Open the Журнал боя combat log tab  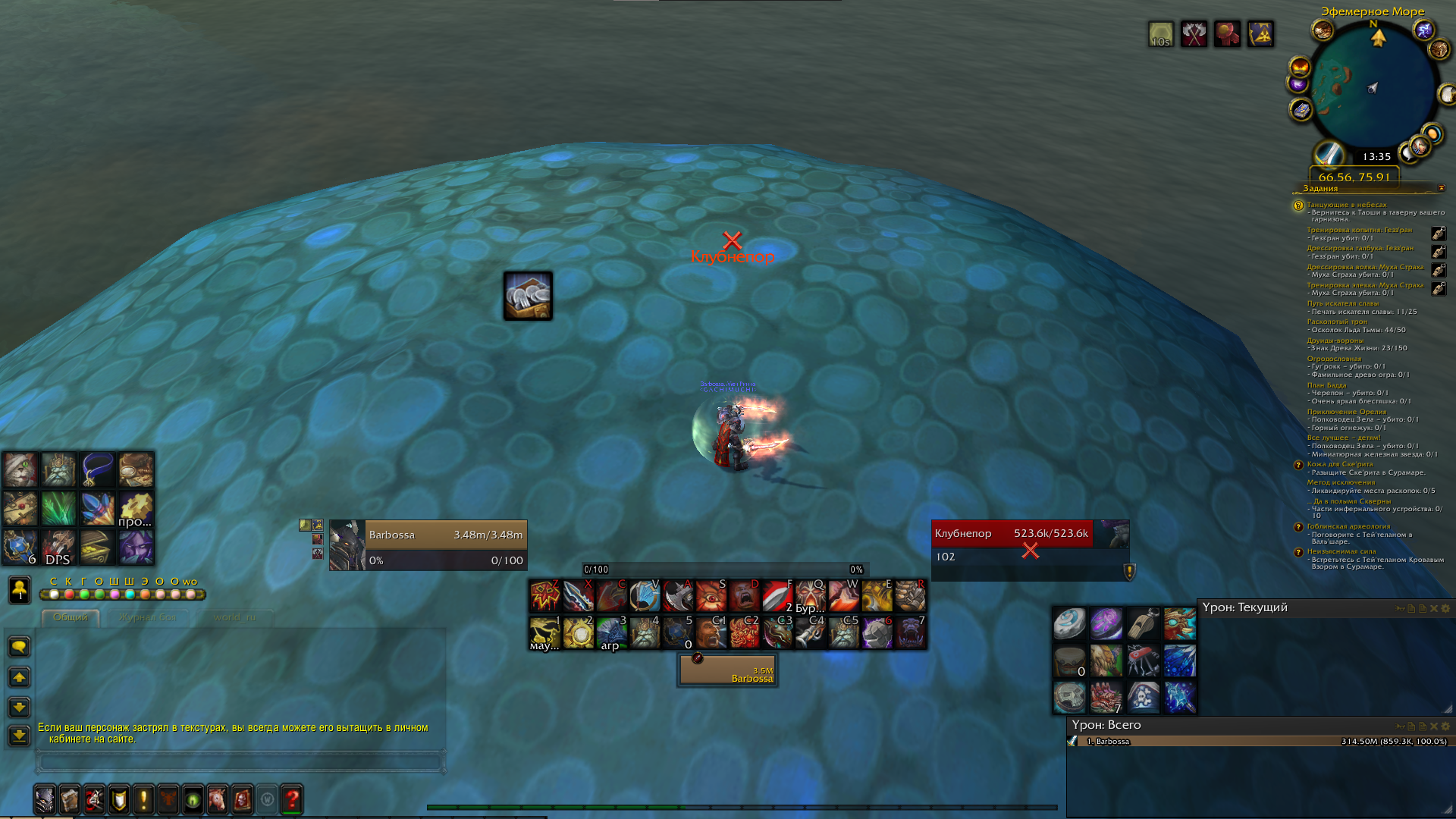[x=147, y=617]
